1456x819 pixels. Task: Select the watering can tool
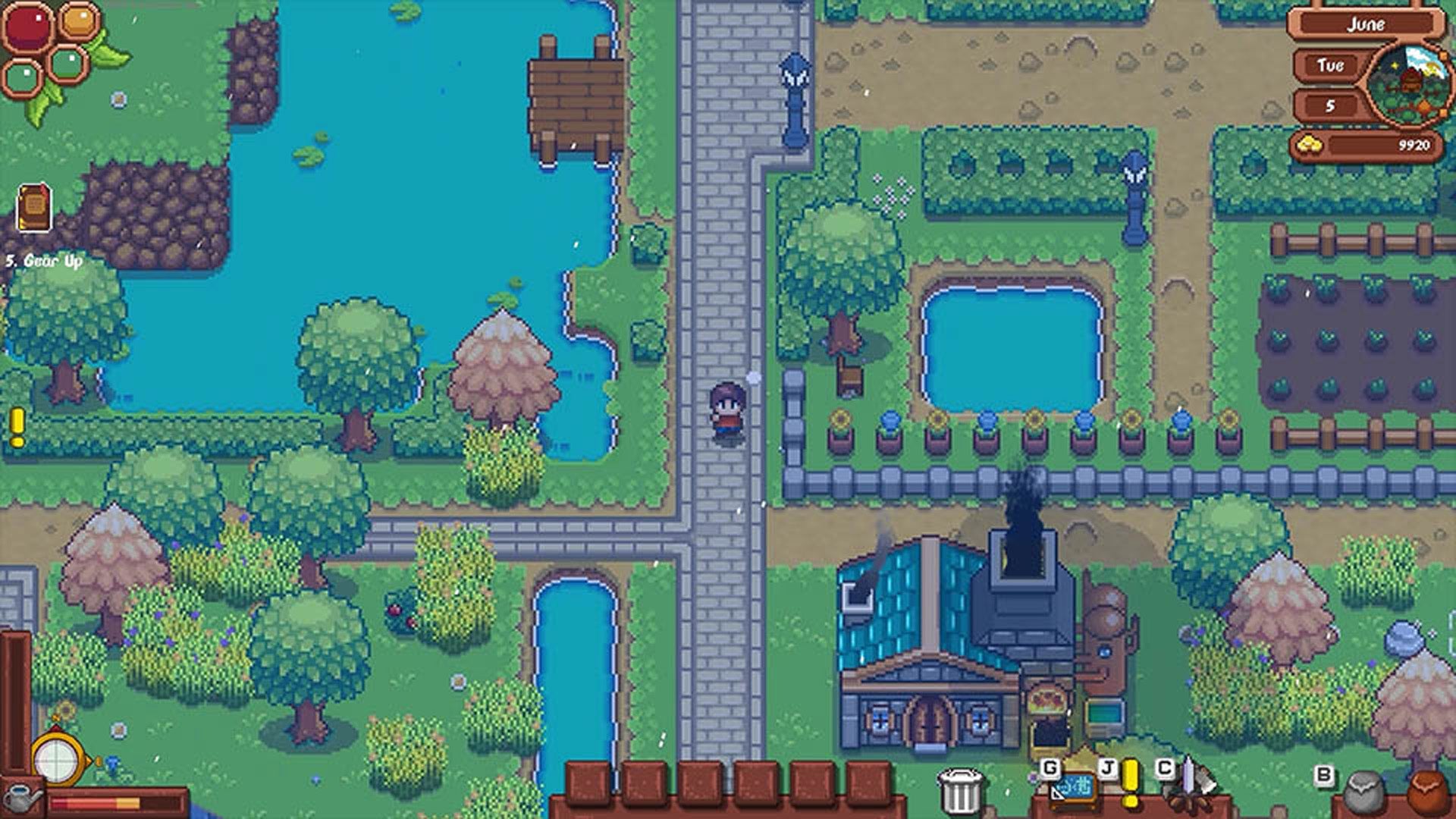click(x=21, y=799)
